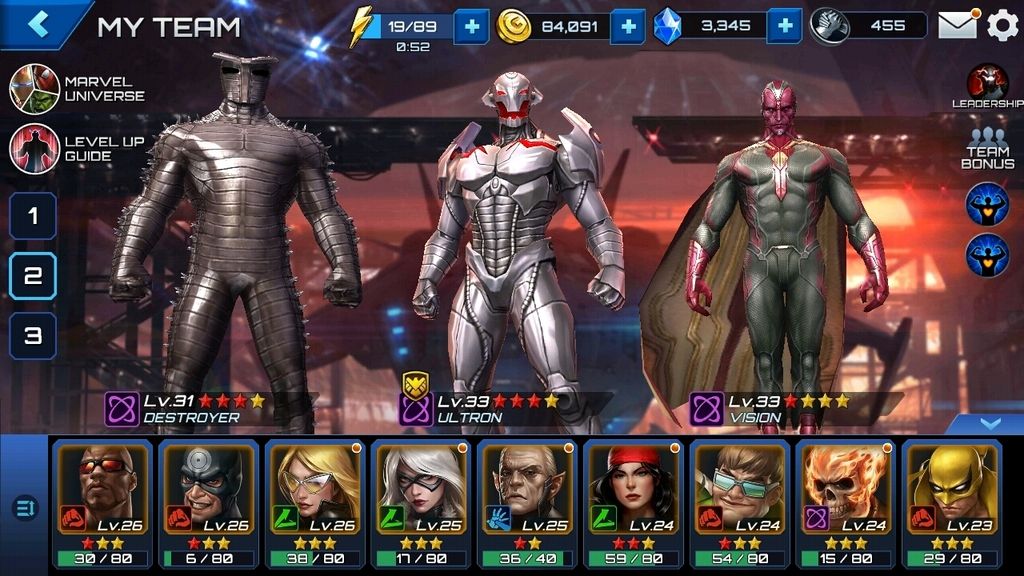Go back using the arrow button
Viewport: 1024px width, 576px height.
pyautogui.click(x=38, y=24)
